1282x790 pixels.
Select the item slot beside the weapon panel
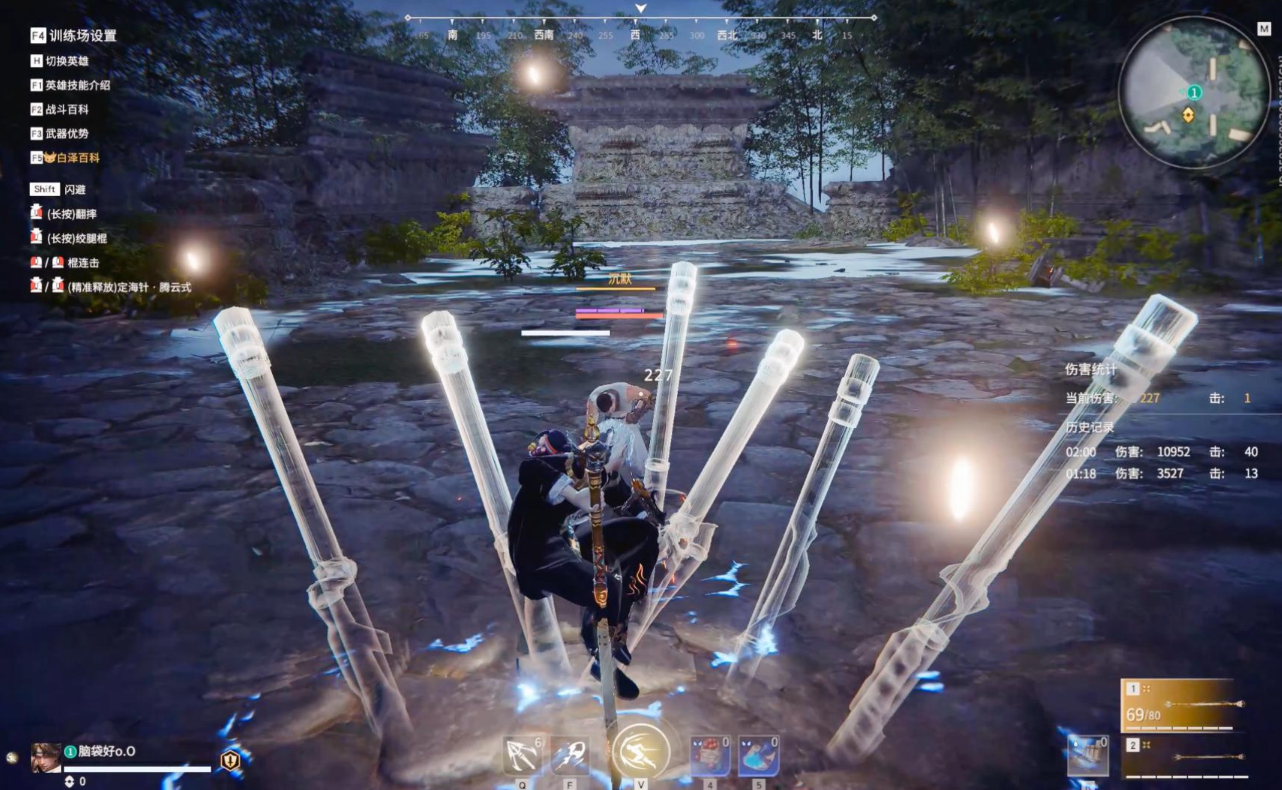click(1087, 755)
